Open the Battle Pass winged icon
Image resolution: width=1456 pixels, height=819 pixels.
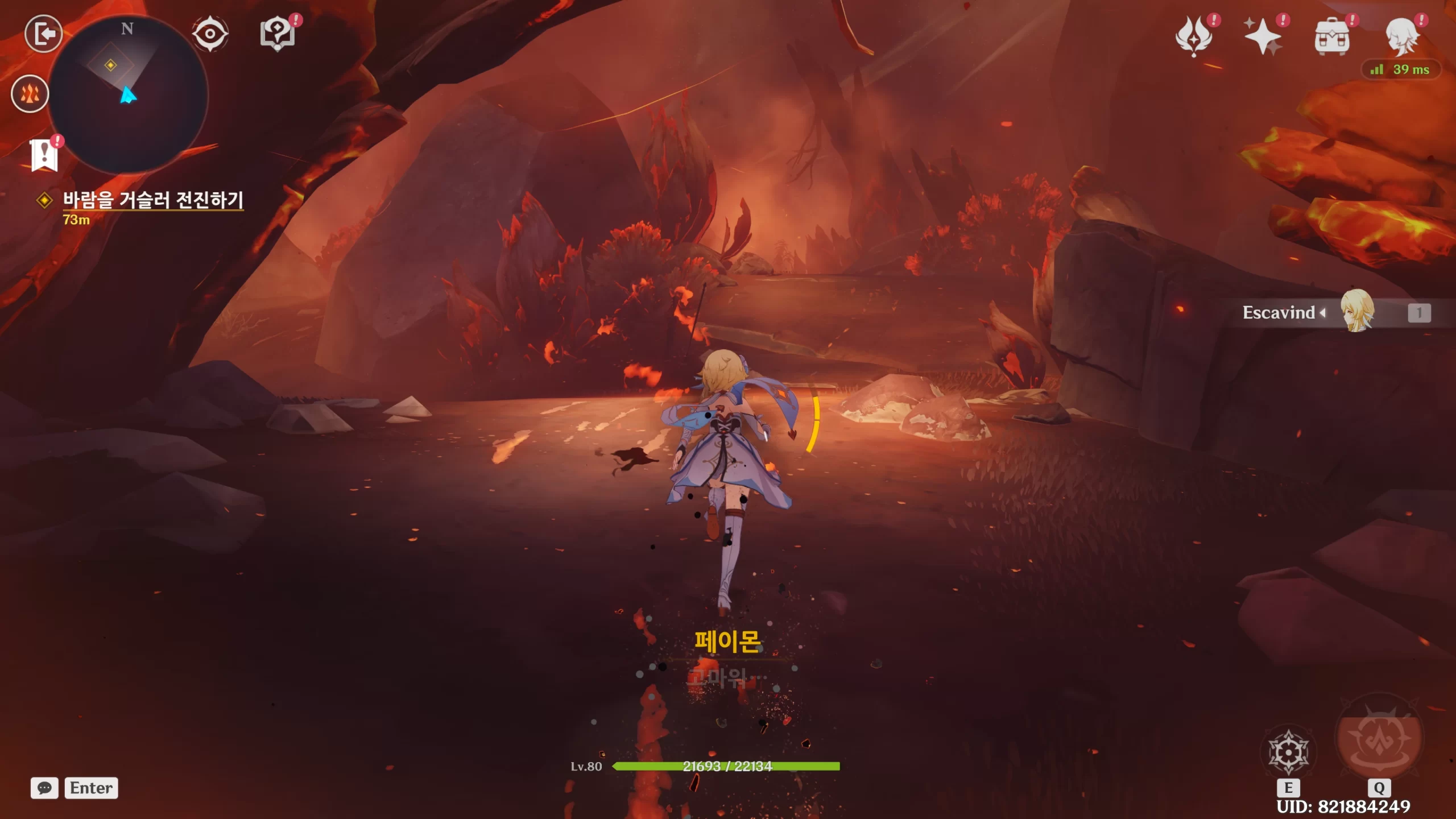point(1194,36)
